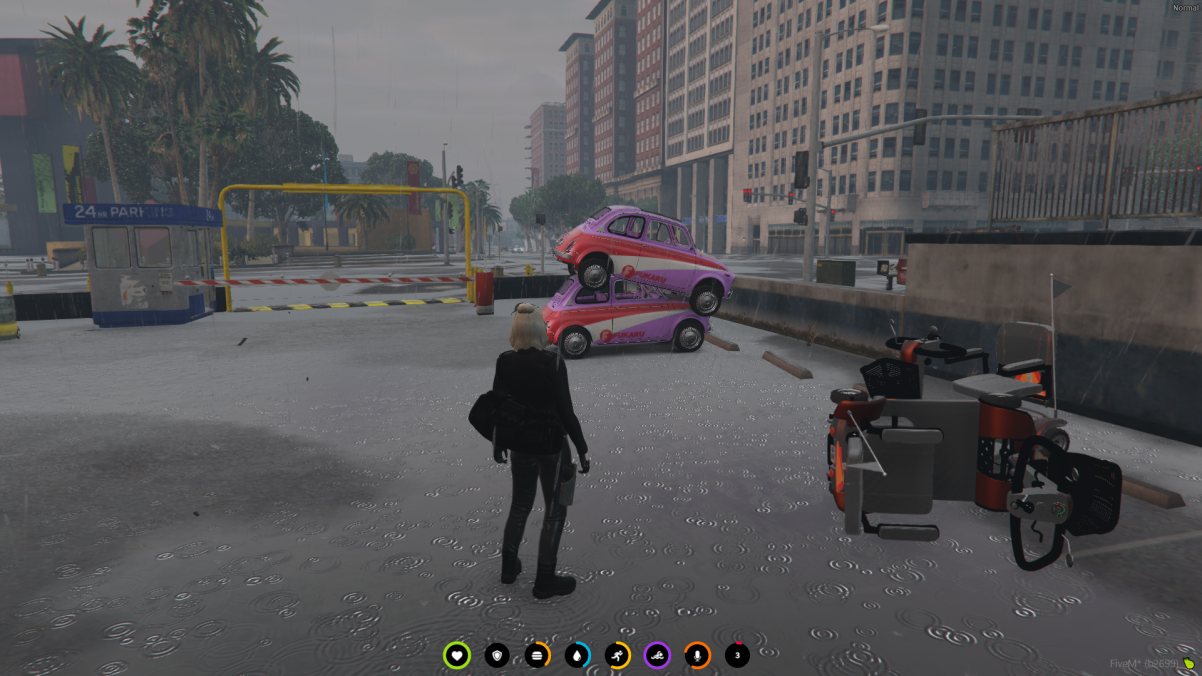Select the water drop thirst icon

(577, 656)
